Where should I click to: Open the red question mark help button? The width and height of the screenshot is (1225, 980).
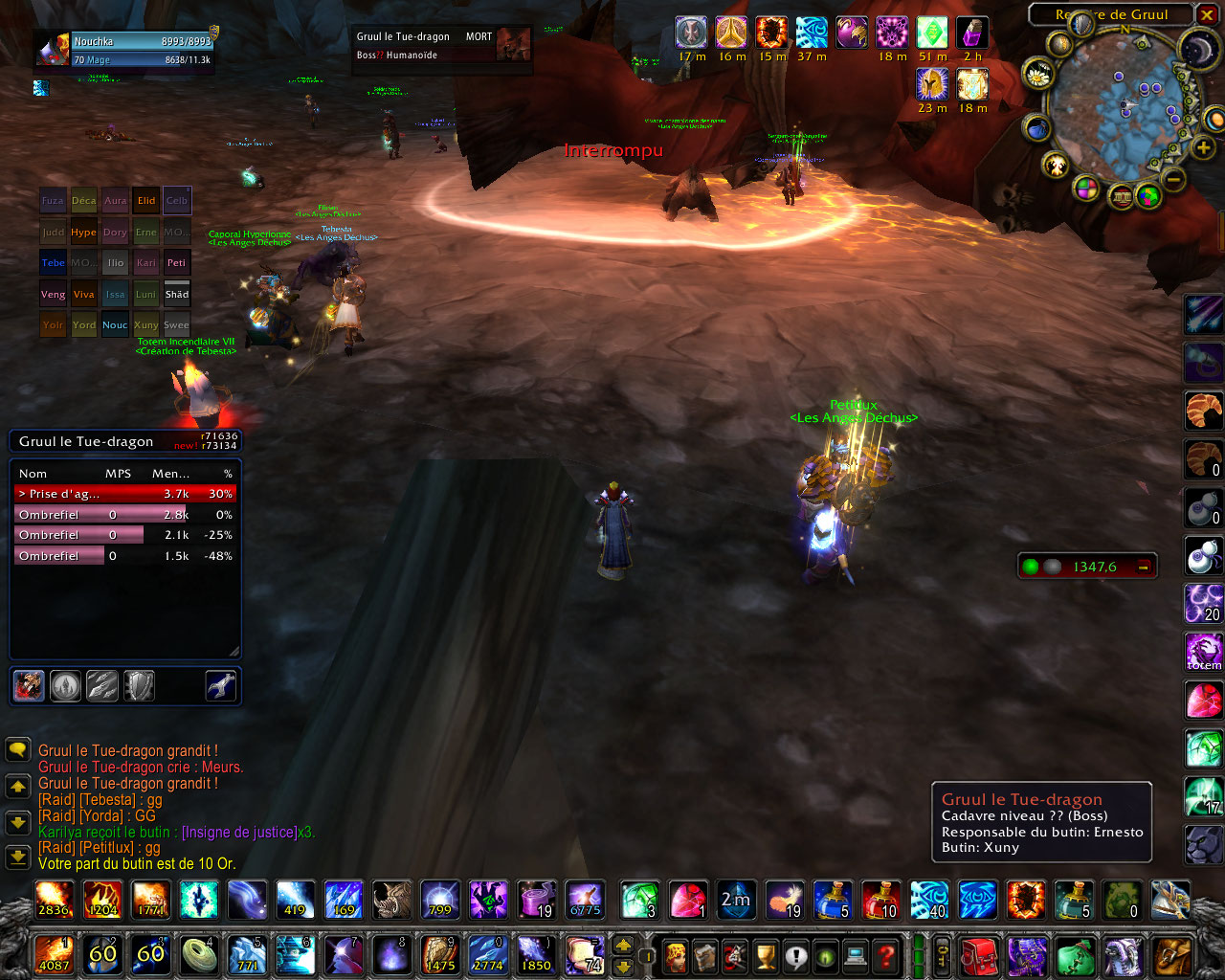[887, 955]
